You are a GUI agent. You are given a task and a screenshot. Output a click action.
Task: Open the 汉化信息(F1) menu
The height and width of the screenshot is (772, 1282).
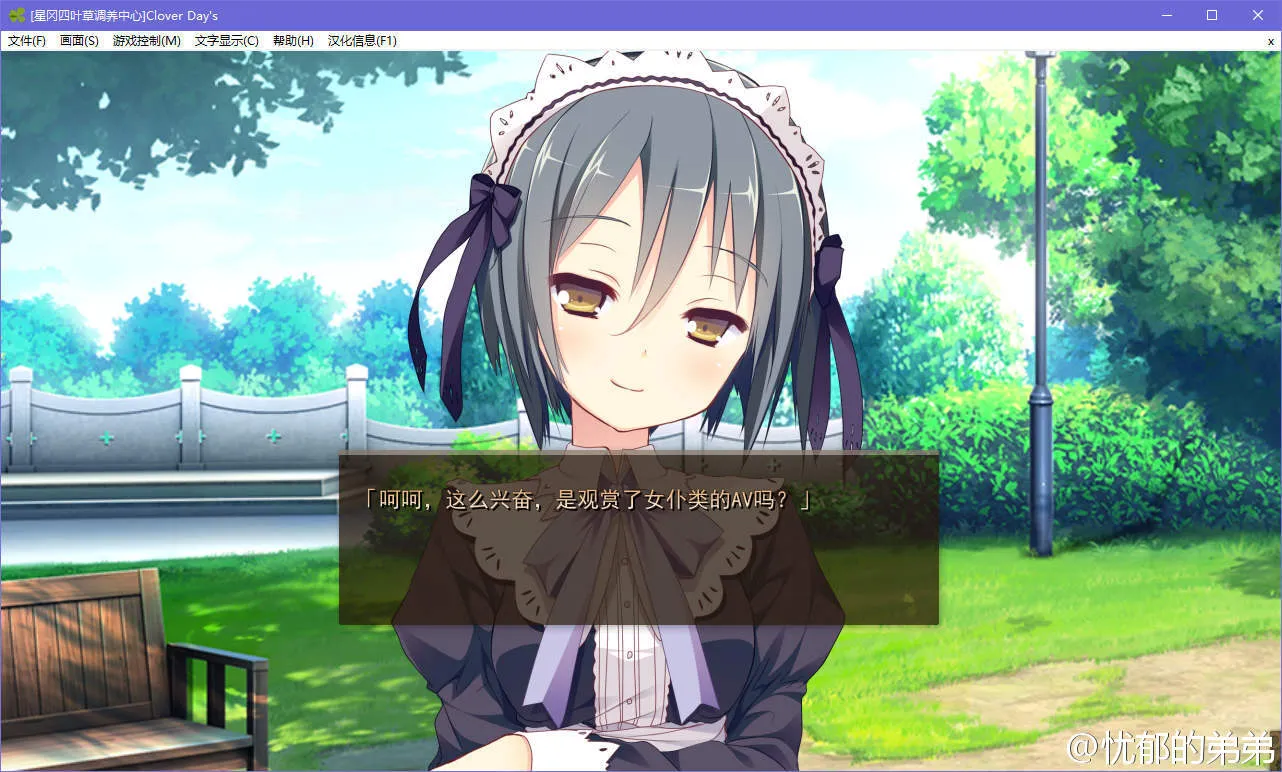point(362,41)
